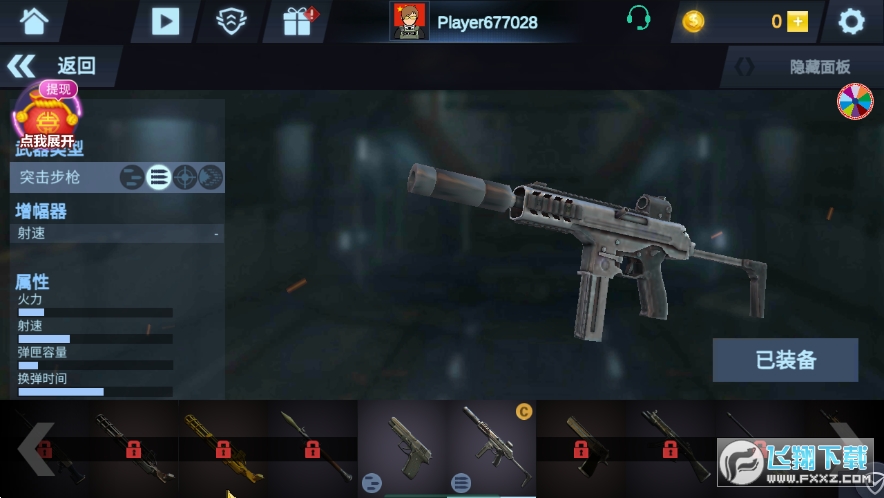
Task: Select the shotgun spread weapon type icon
Action: [210, 178]
